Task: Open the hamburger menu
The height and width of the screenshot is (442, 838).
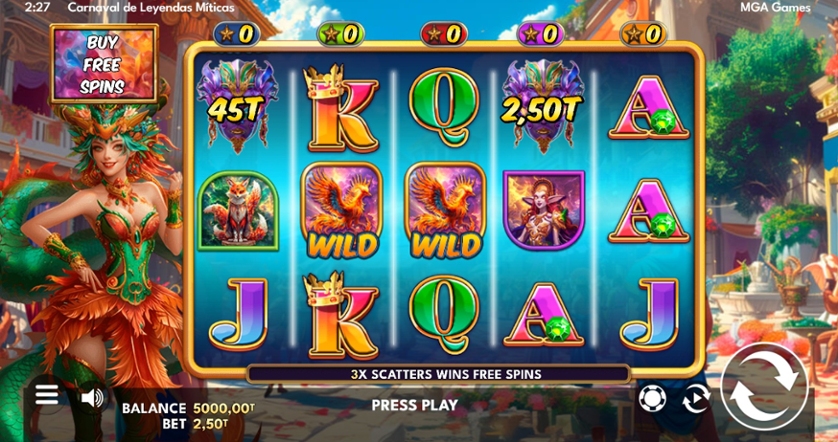Action: click(47, 395)
